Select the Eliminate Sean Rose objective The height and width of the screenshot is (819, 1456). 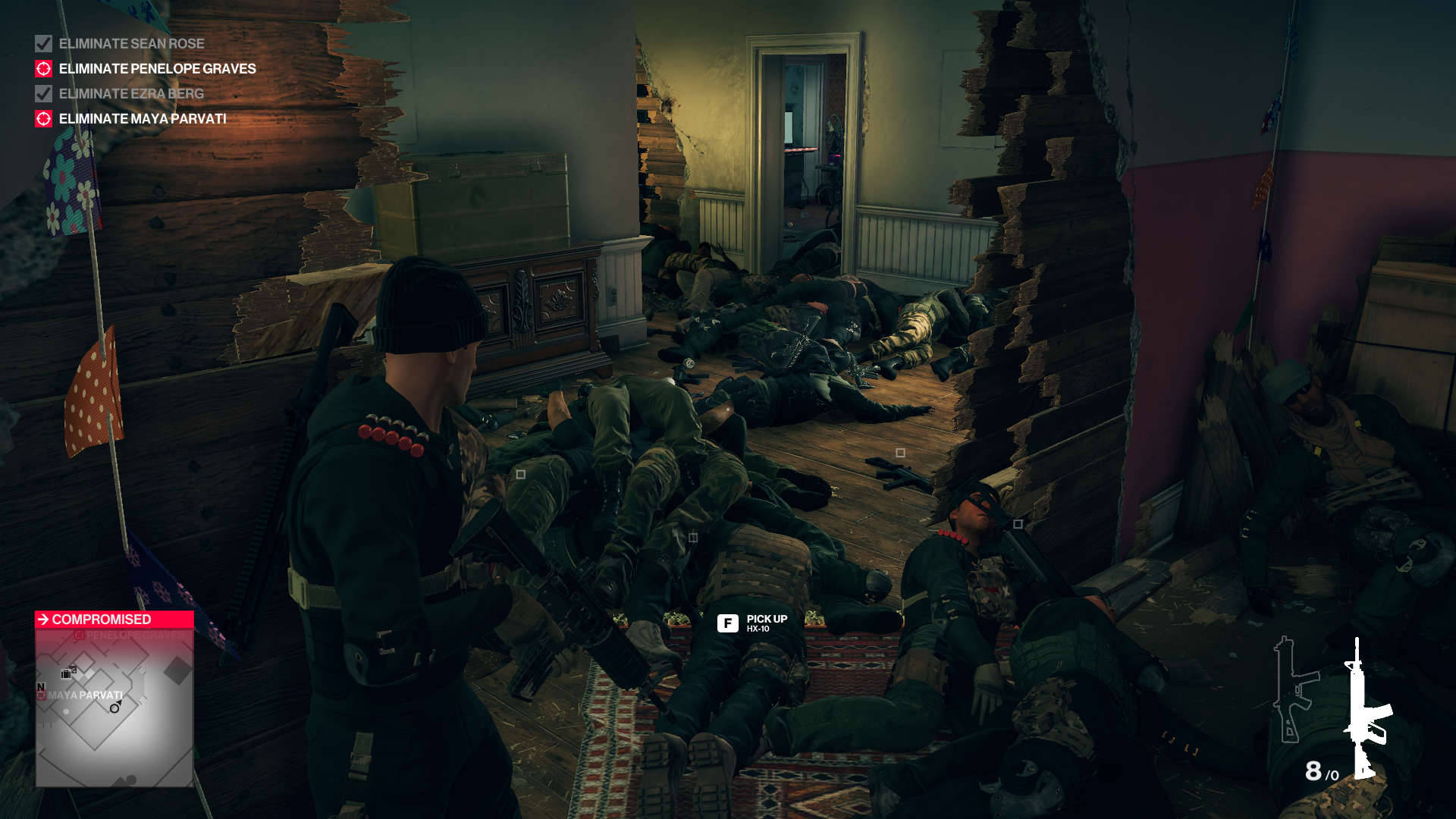[x=131, y=44]
